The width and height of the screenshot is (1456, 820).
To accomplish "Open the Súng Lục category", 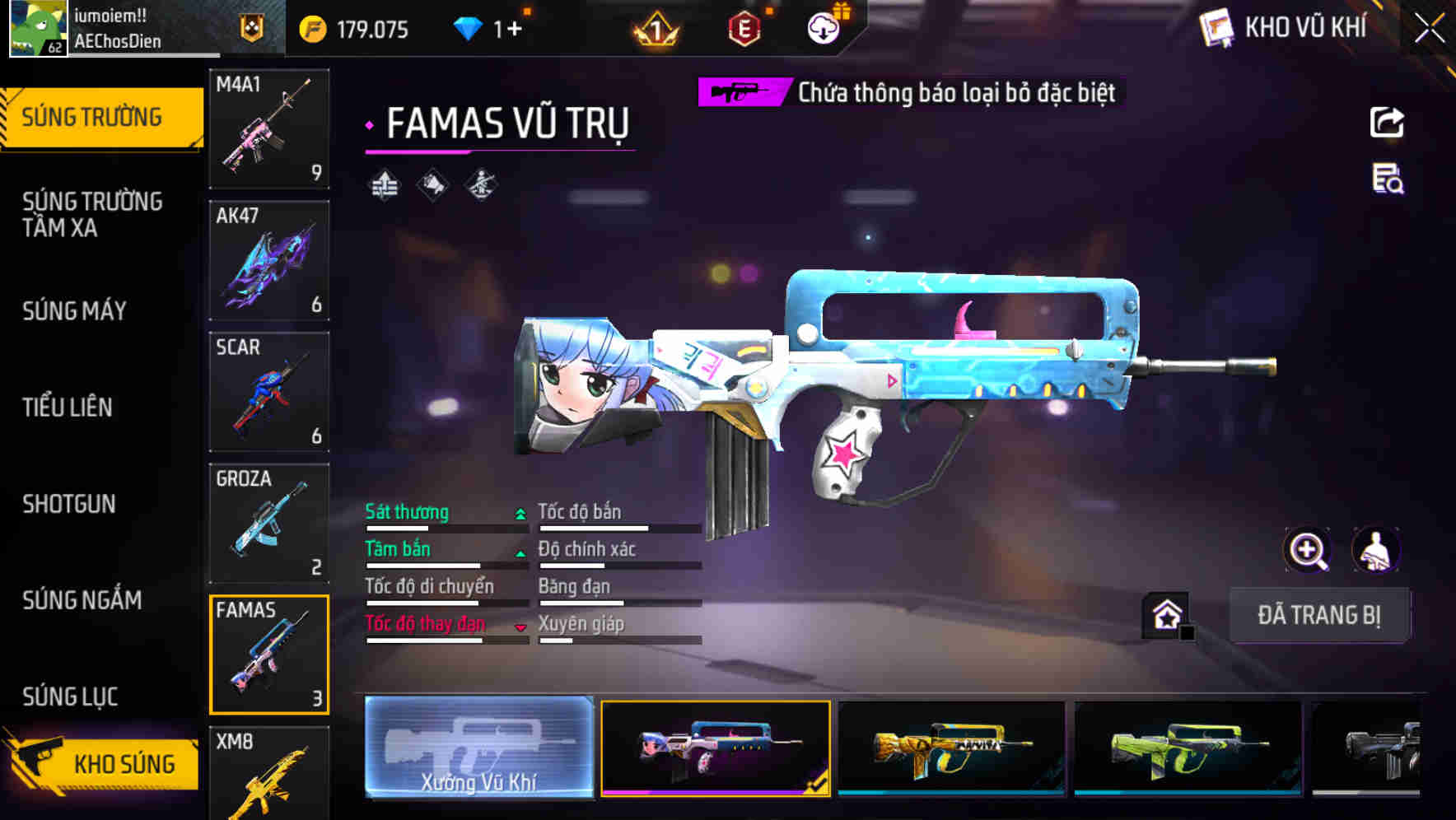I will 70,697.
